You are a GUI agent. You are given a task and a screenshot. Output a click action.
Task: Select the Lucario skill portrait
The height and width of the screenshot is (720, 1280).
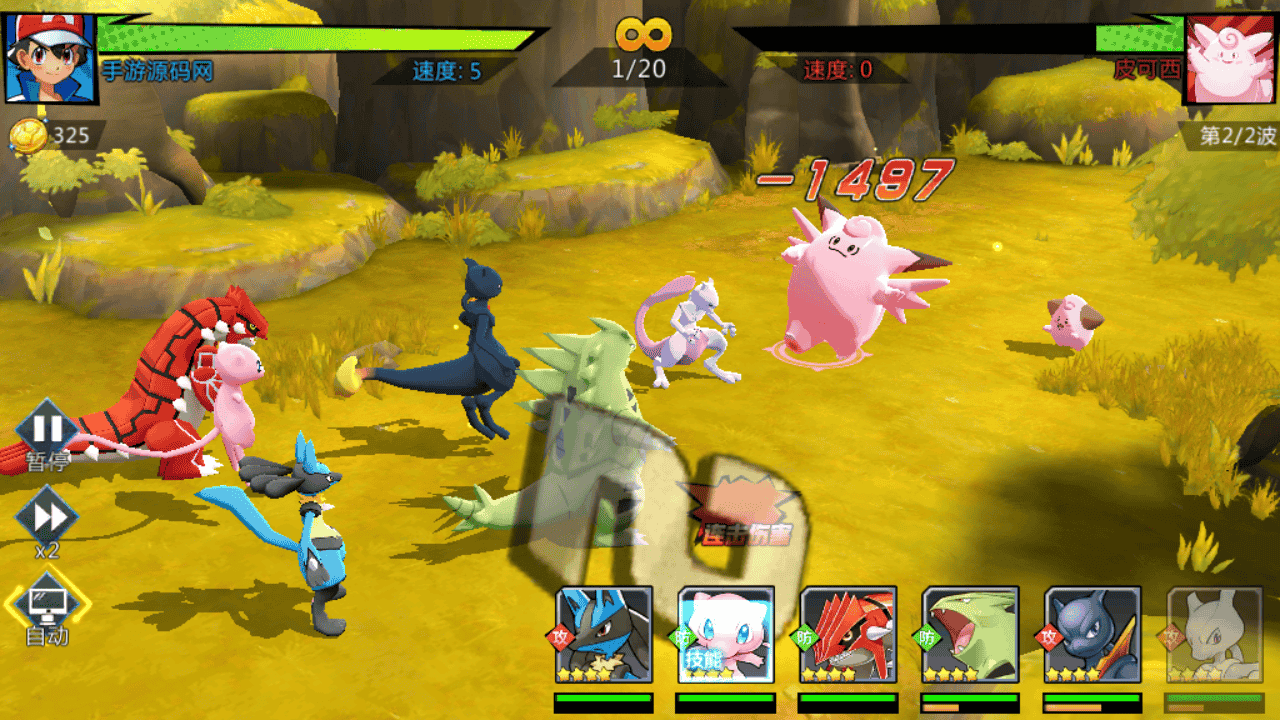(x=604, y=634)
